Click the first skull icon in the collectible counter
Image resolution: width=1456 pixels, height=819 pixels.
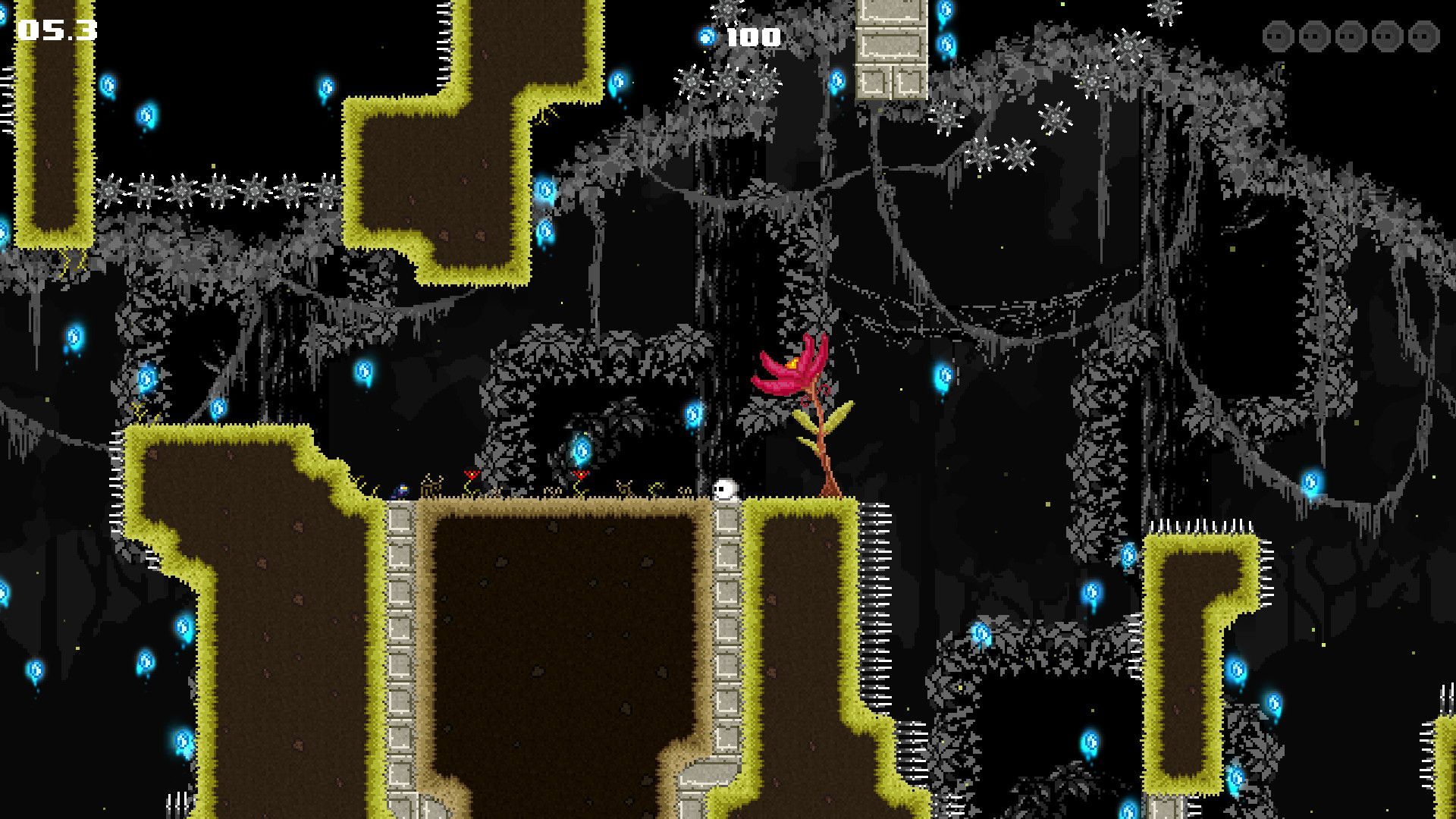(1278, 35)
